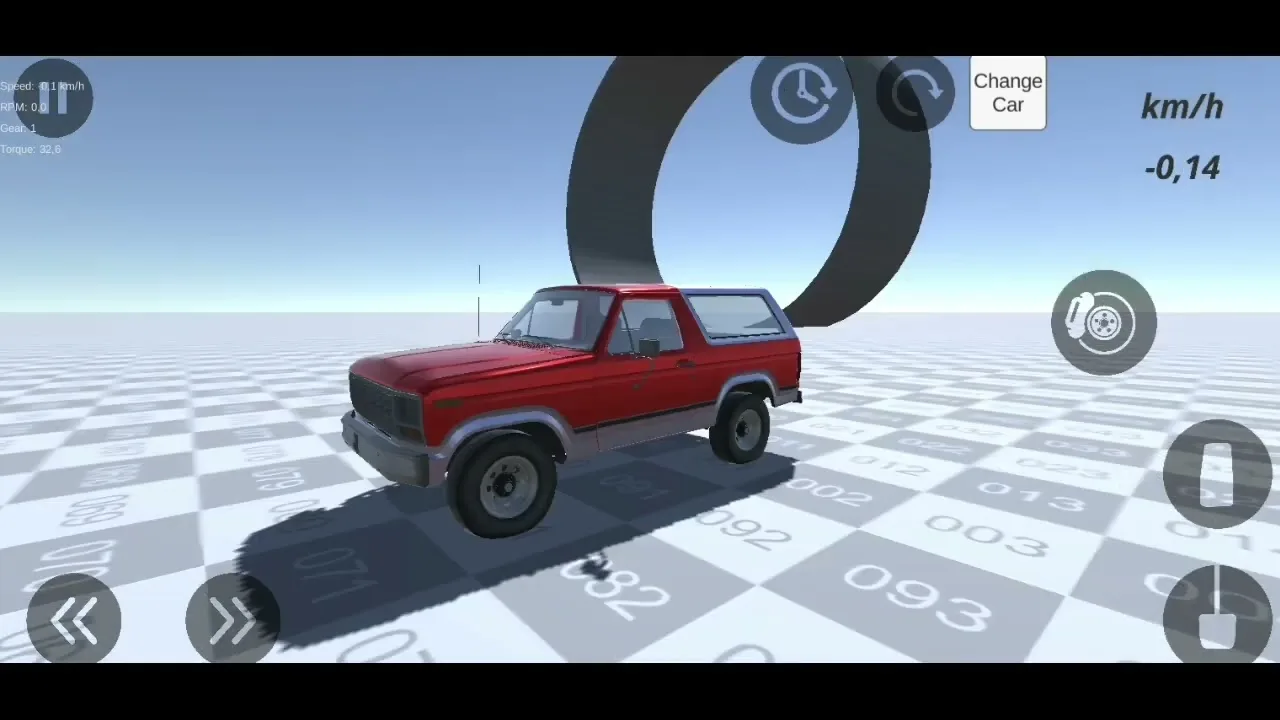Image resolution: width=1280 pixels, height=720 pixels.
Task: Tap the Gear: 1 indicator
Action: (18, 127)
